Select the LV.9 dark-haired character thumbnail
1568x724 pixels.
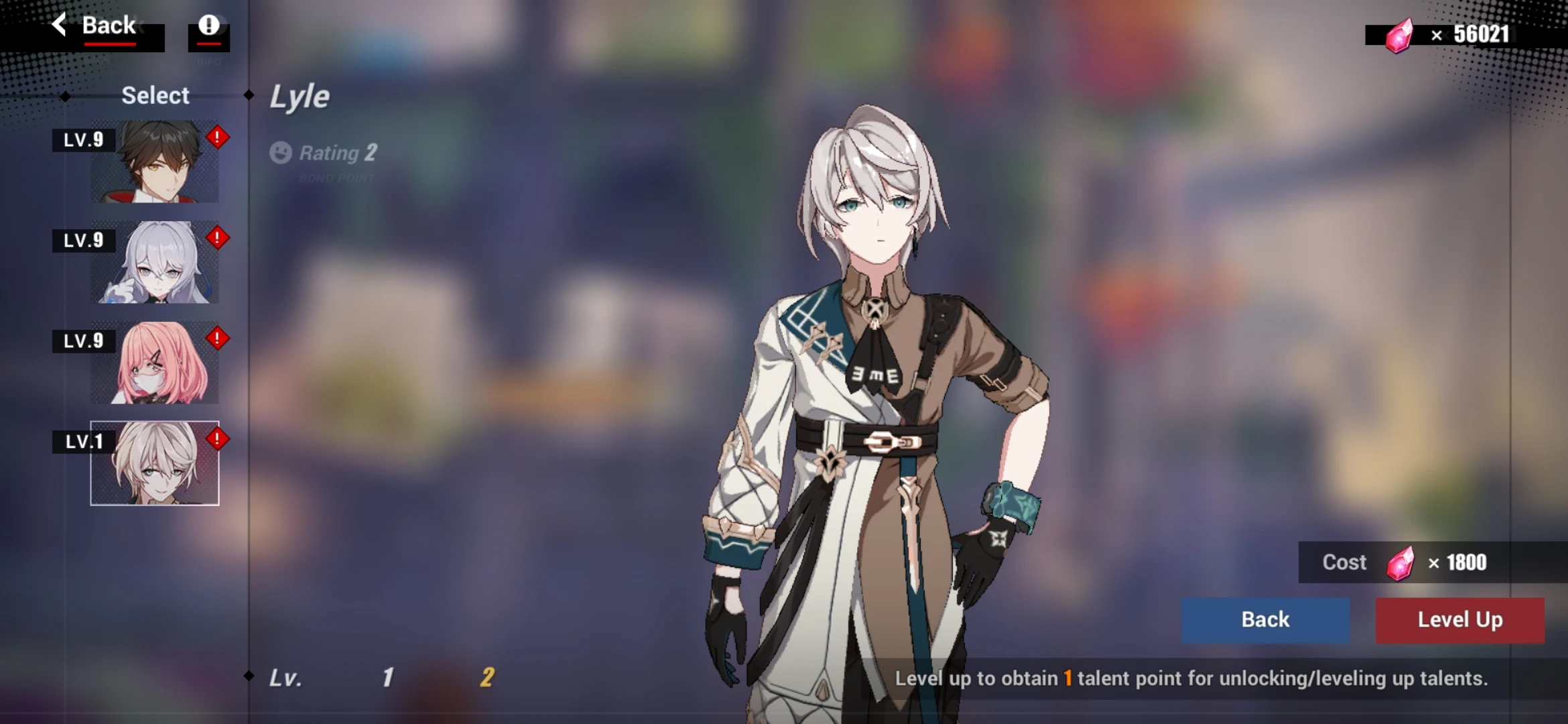(x=155, y=161)
